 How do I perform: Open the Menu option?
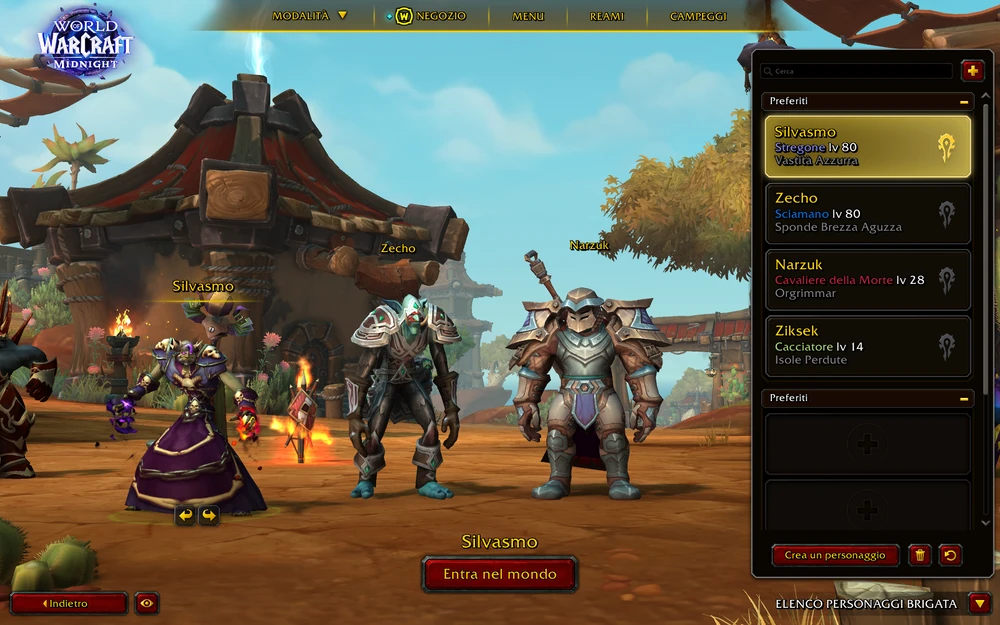pyautogui.click(x=528, y=16)
